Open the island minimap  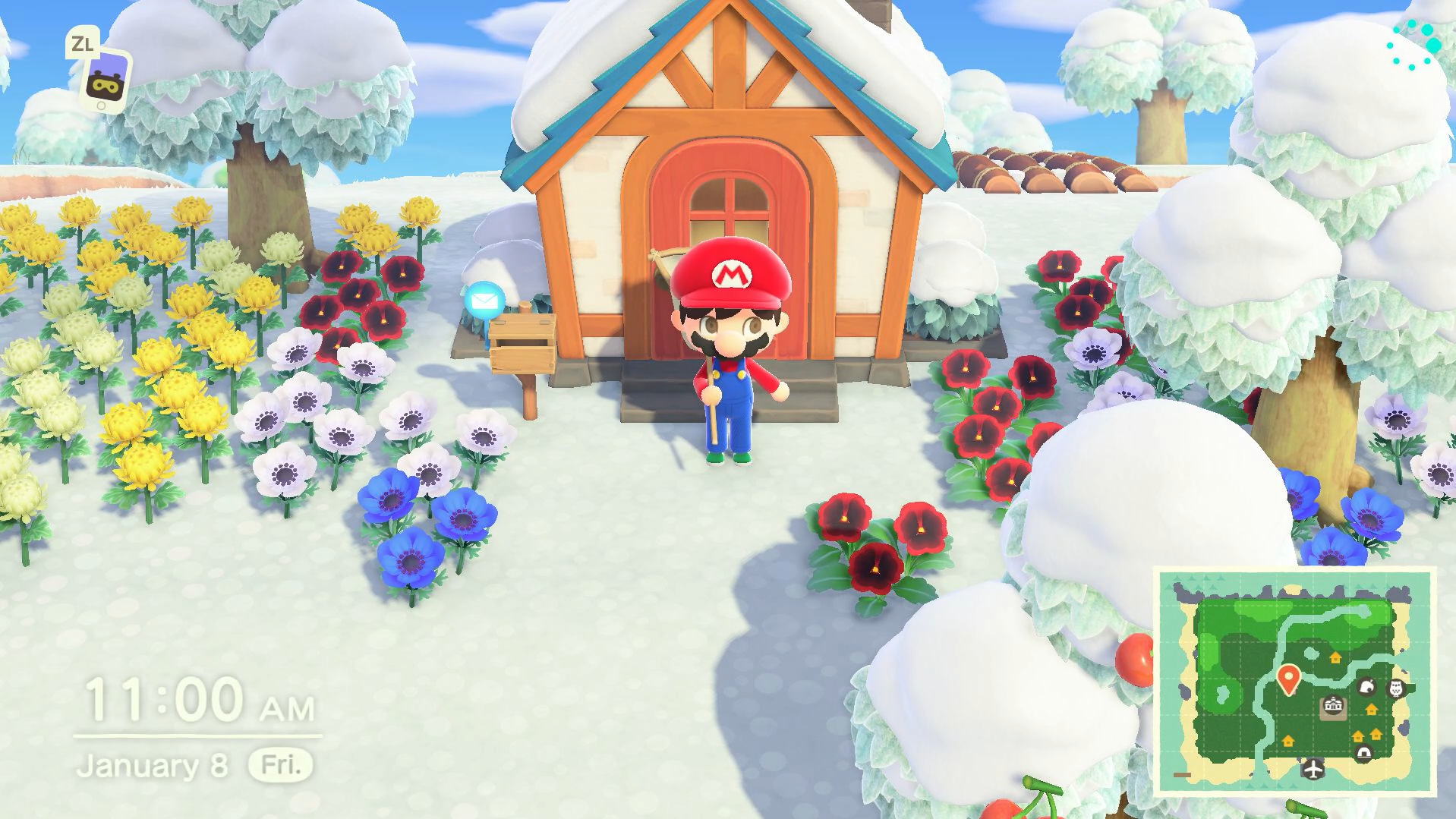[1294, 681]
